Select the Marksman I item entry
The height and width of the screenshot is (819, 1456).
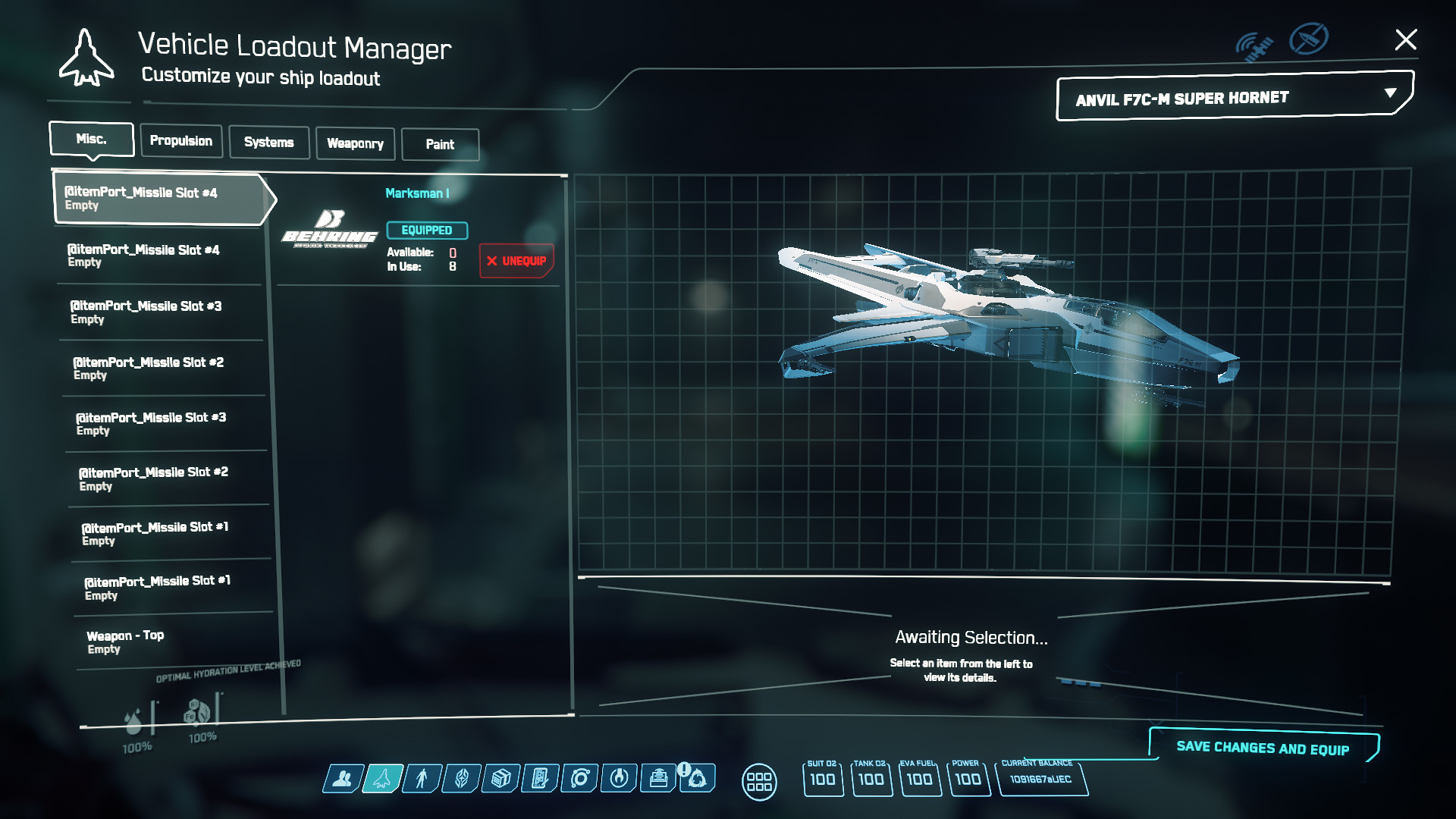click(x=417, y=193)
